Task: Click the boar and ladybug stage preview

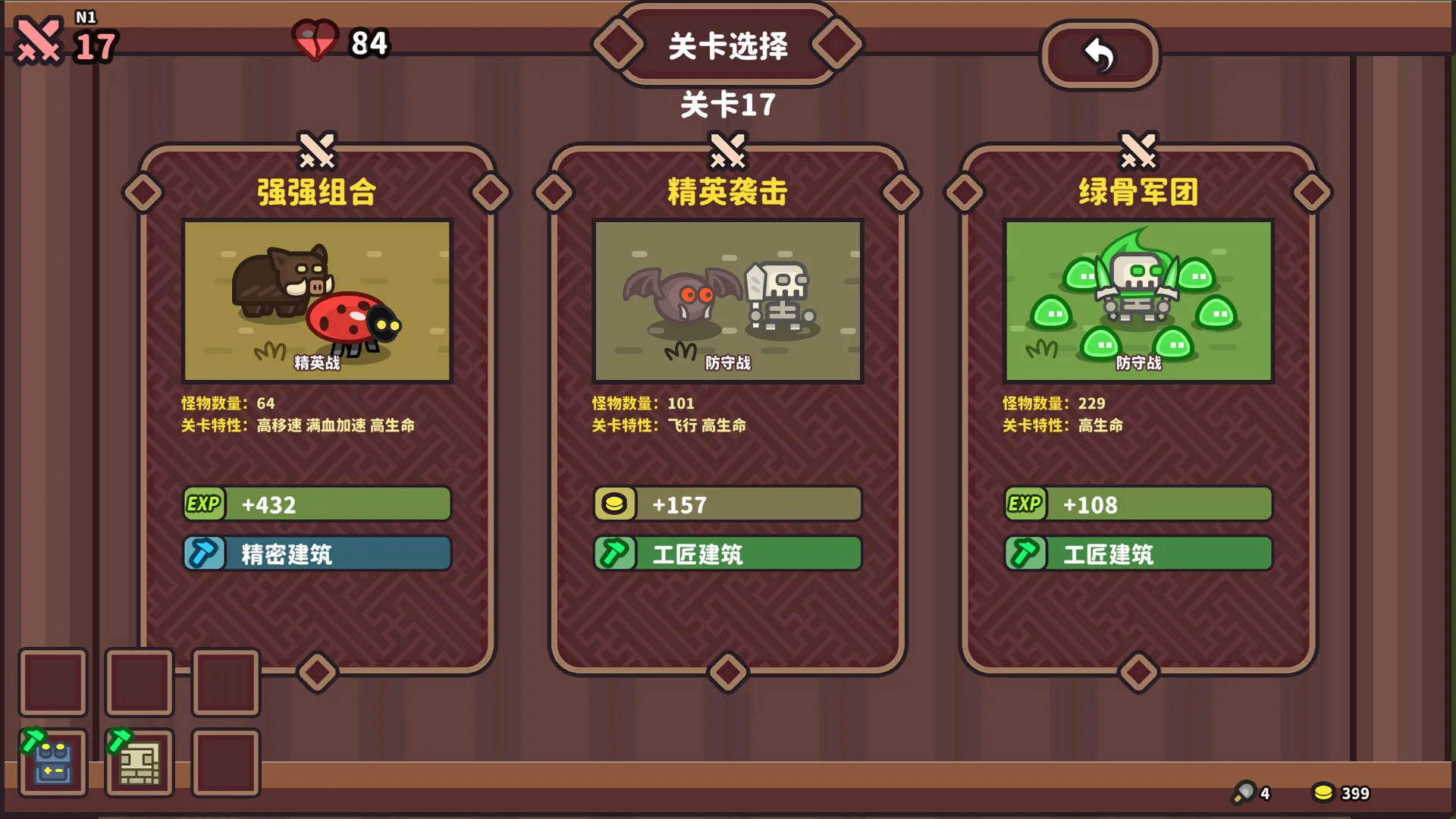Action: (317, 301)
